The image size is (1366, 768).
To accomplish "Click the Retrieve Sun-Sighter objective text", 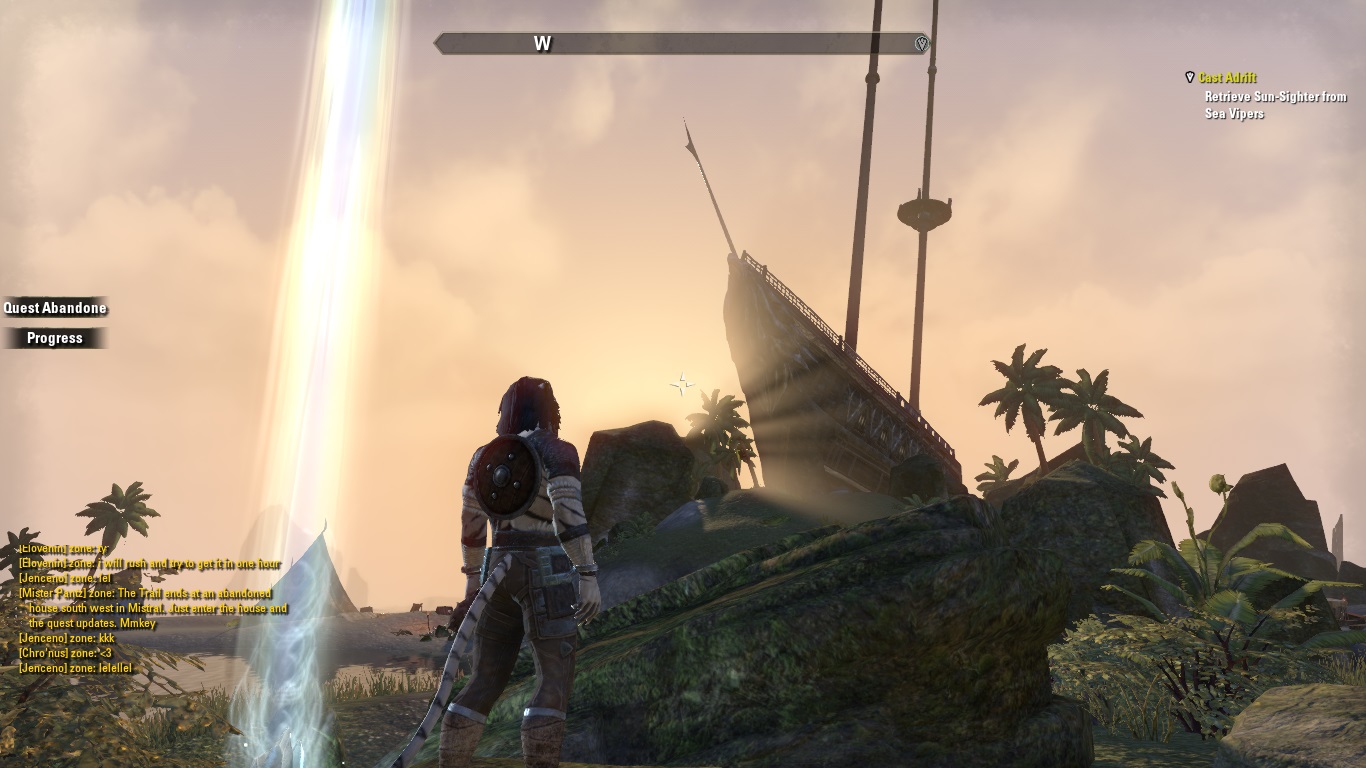I will (1275, 105).
